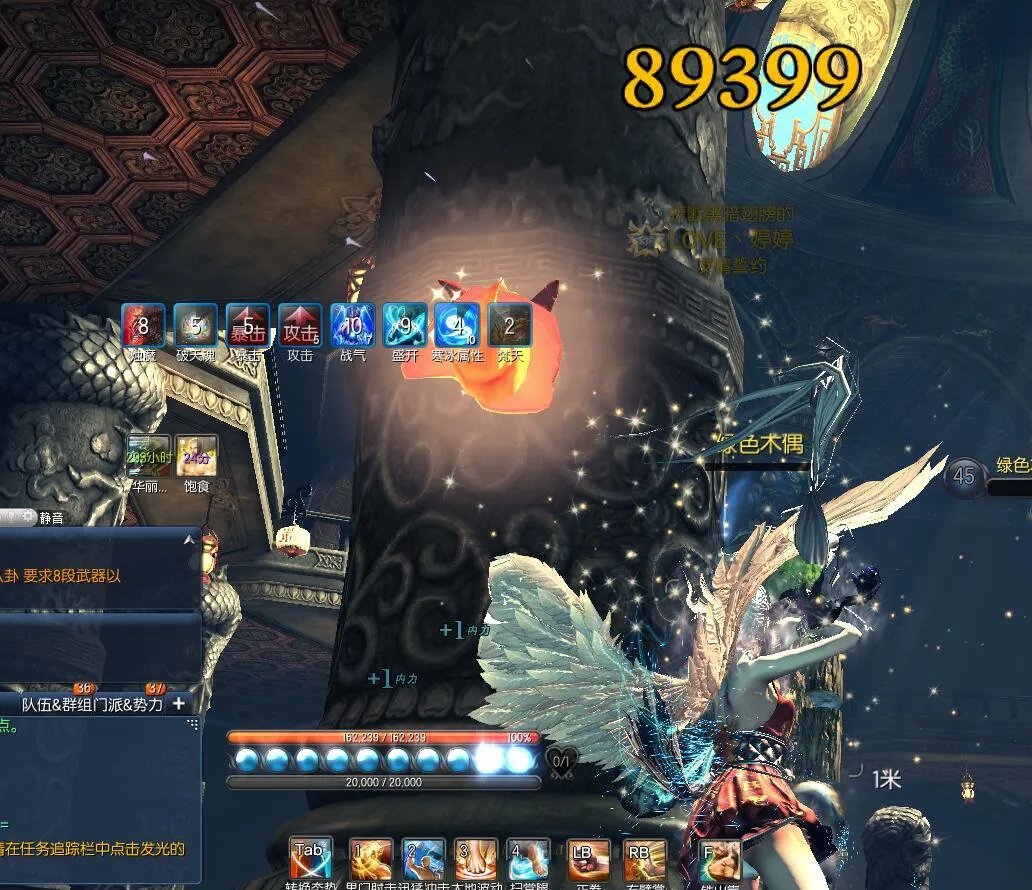
Task: Select the 攻击 attack buff icon
Action: coord(300,325)
